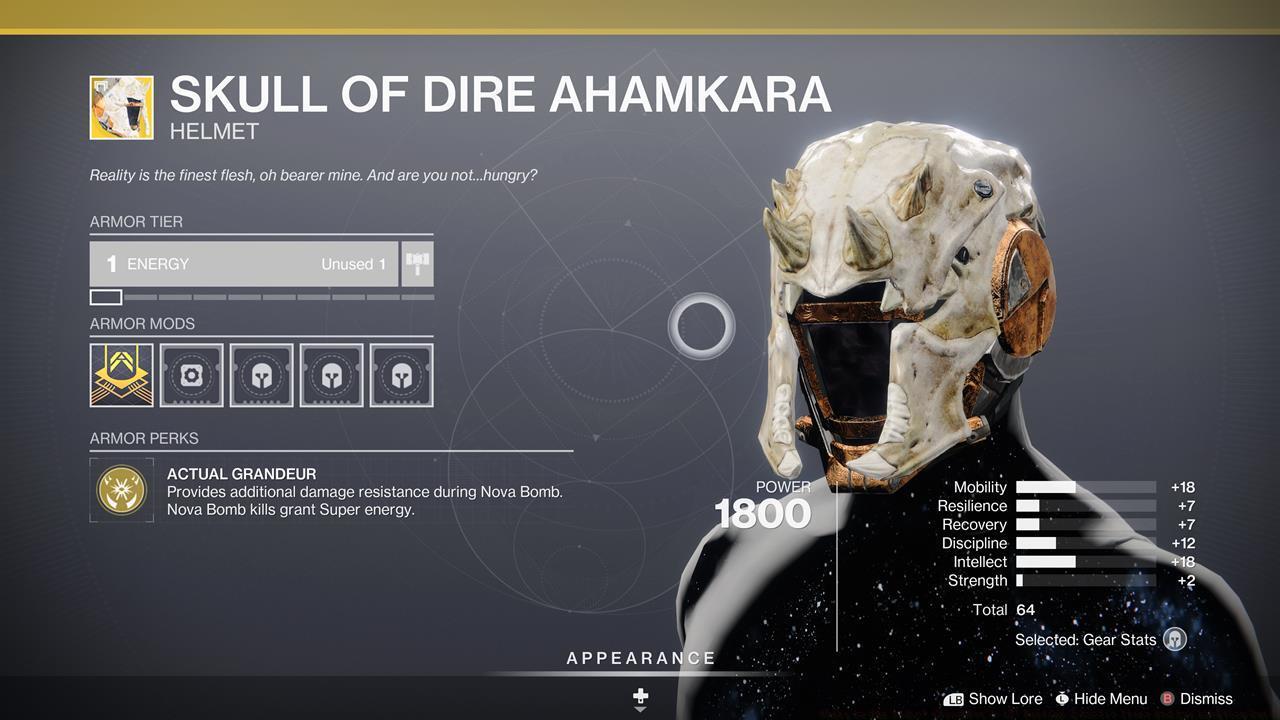Open the second helmet mod socket
Viewport: 1280px width, 720px height.
331,374
